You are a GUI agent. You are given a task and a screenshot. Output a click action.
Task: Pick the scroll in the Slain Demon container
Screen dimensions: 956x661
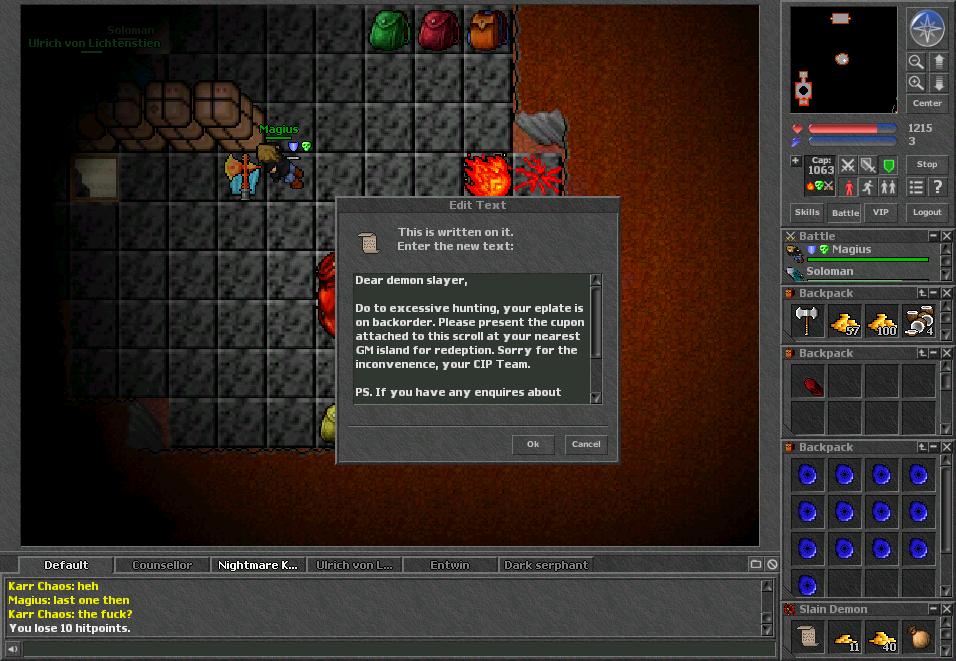pos(808,637)
